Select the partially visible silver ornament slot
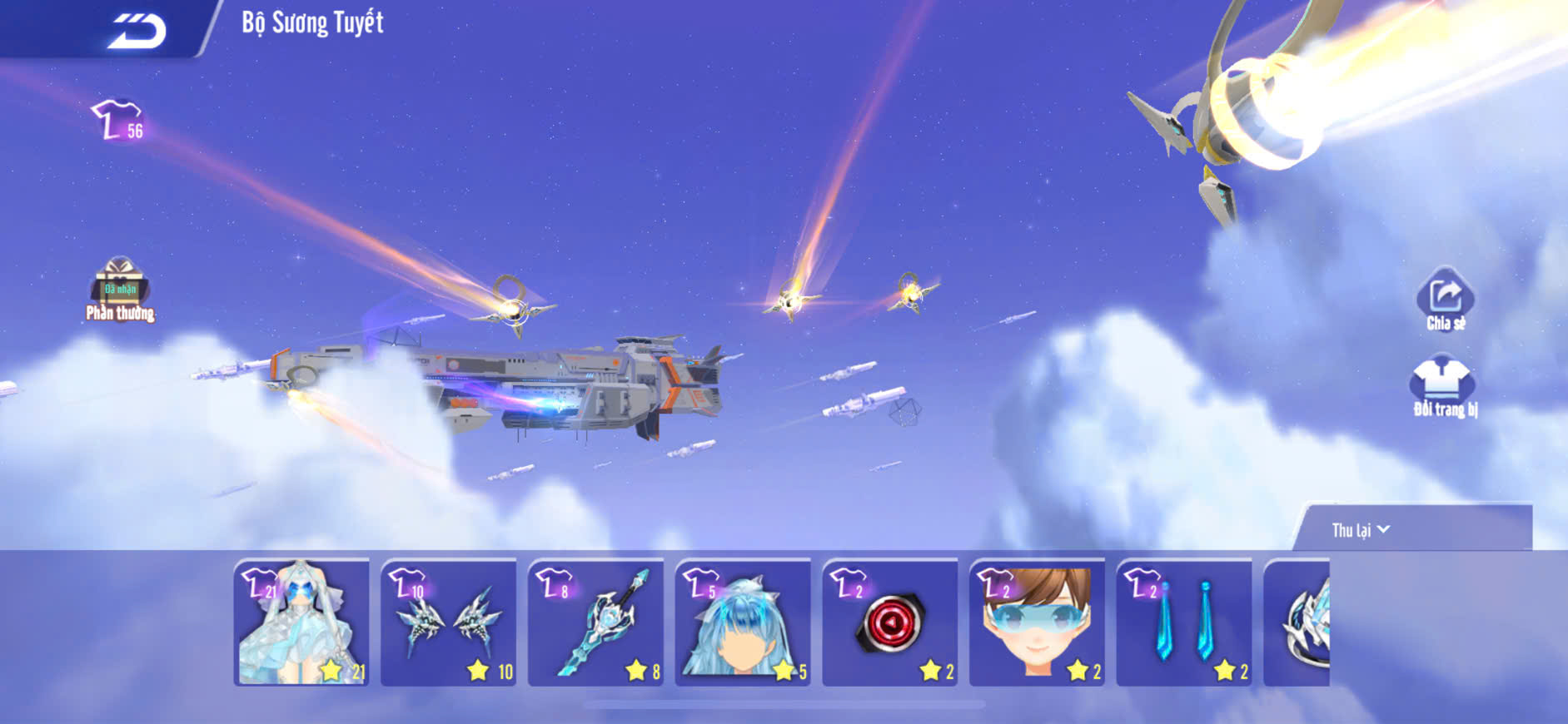Viewport: 1568px width, 724px height. click(1298, 622)
